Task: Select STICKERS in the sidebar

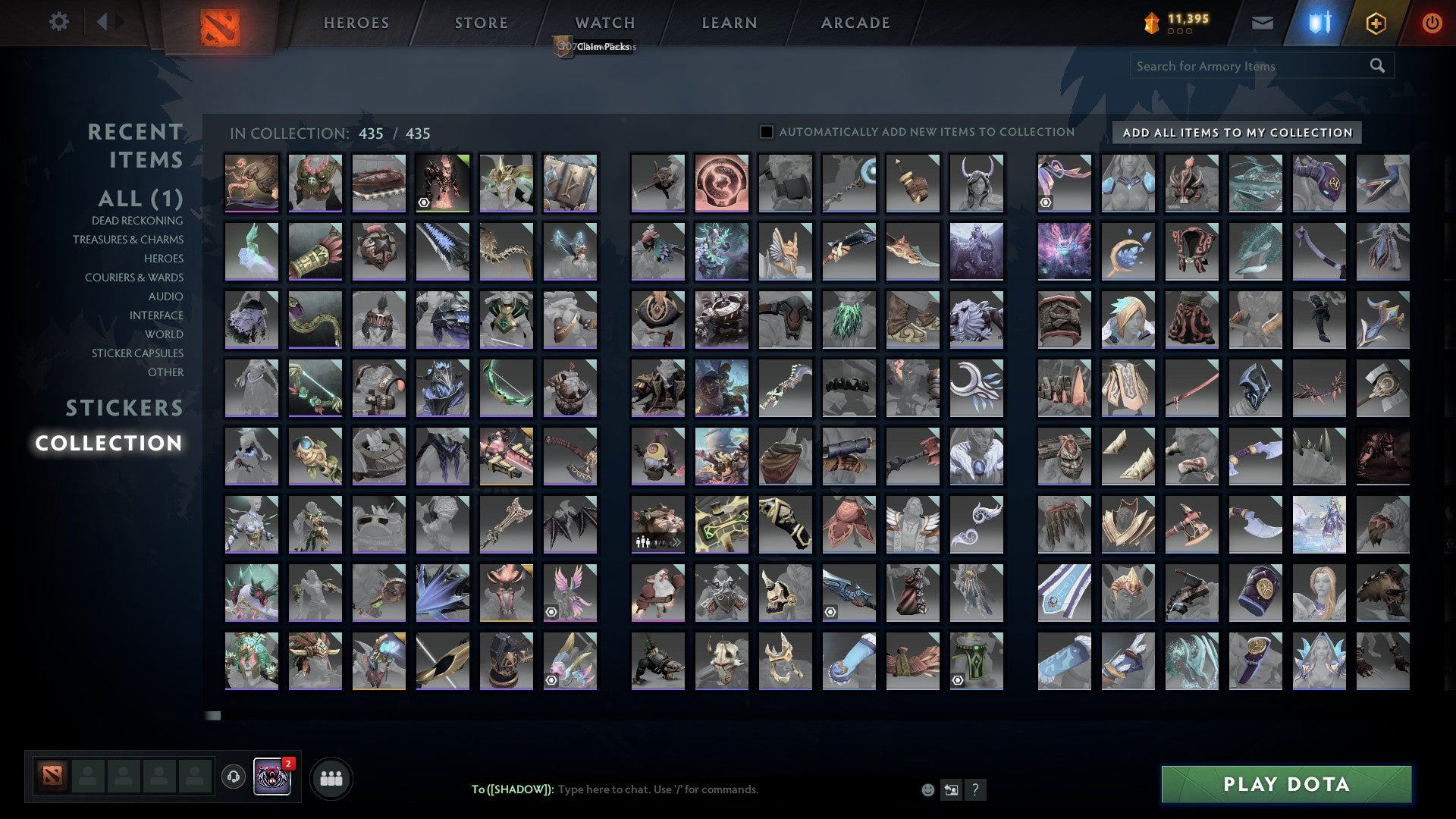Action: point(124,409)
